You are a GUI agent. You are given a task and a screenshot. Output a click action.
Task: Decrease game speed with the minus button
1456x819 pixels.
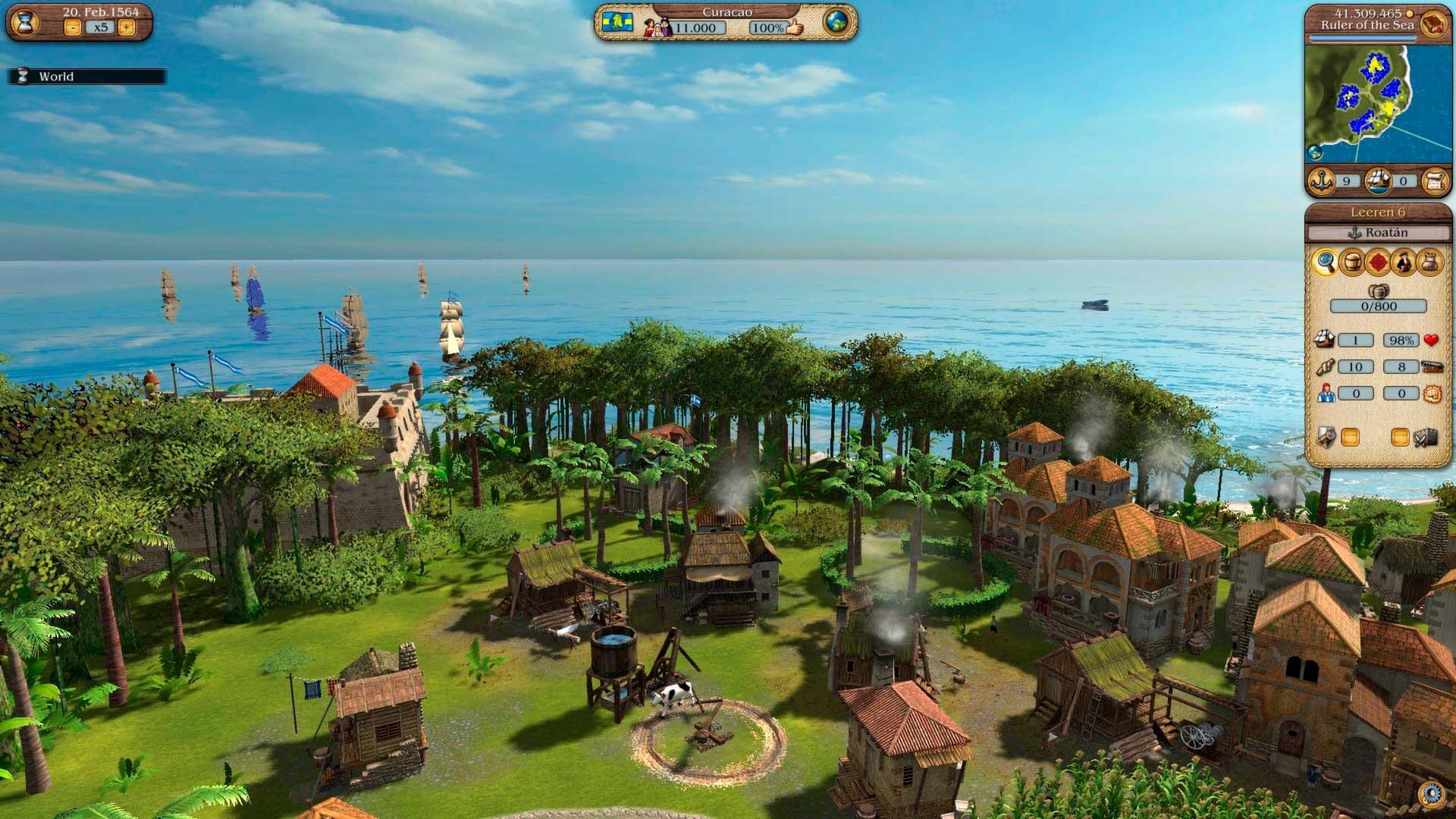pos(73,27)
